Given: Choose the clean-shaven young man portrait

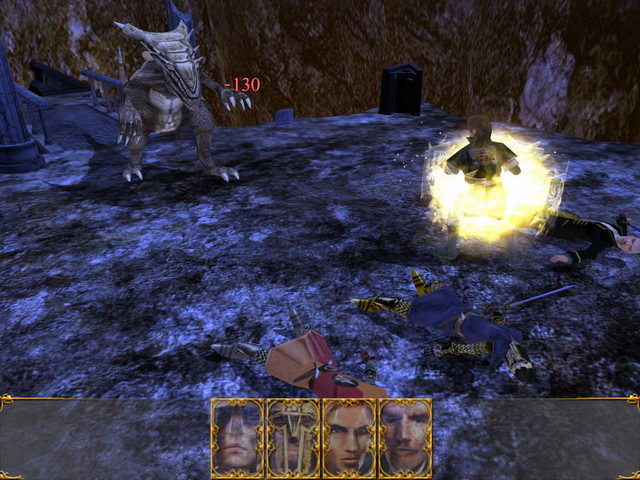Looking at the screenshot, I should [349, 438].
